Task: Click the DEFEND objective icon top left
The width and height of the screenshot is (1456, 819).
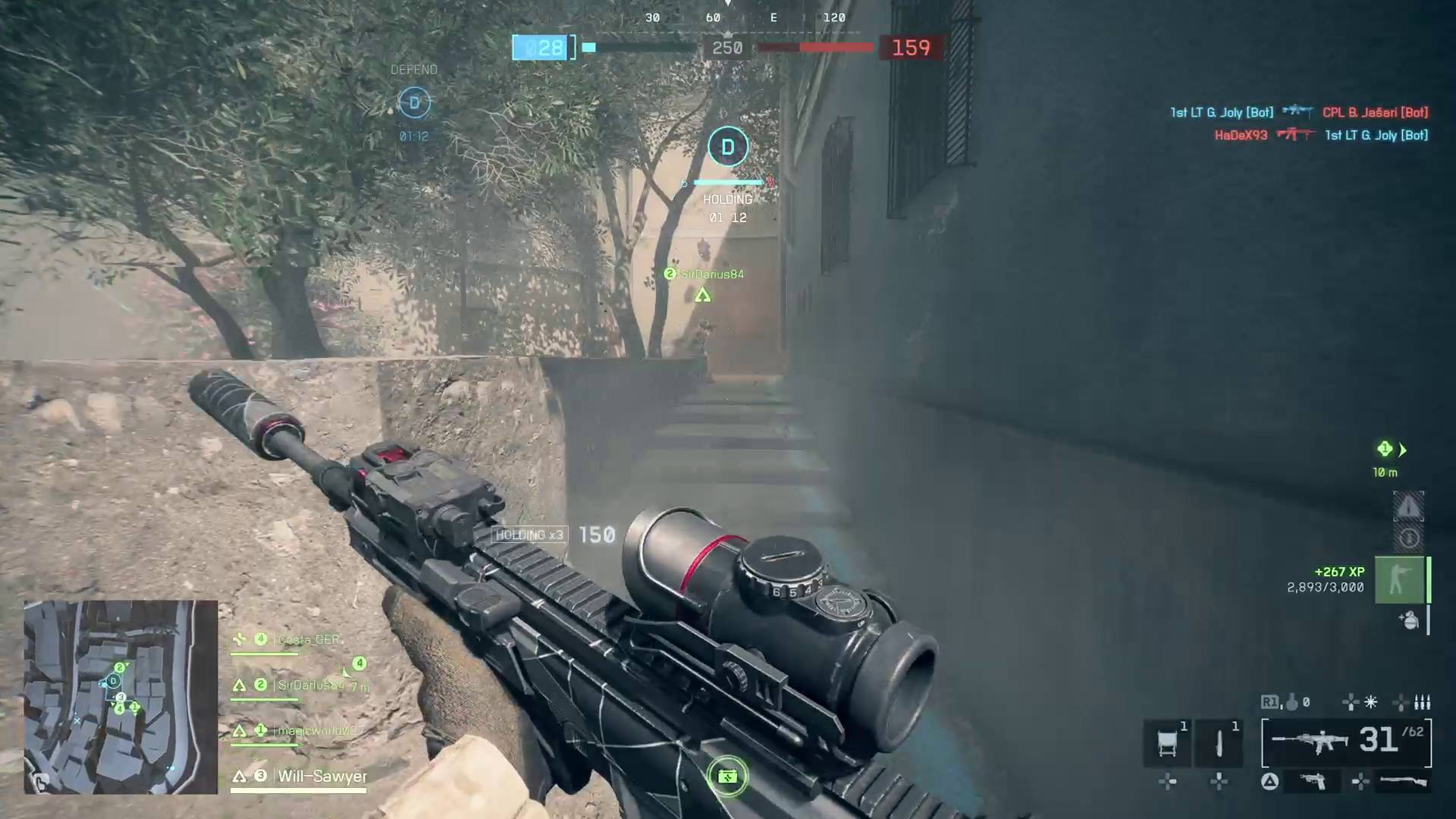Action: tap(414, 102)
